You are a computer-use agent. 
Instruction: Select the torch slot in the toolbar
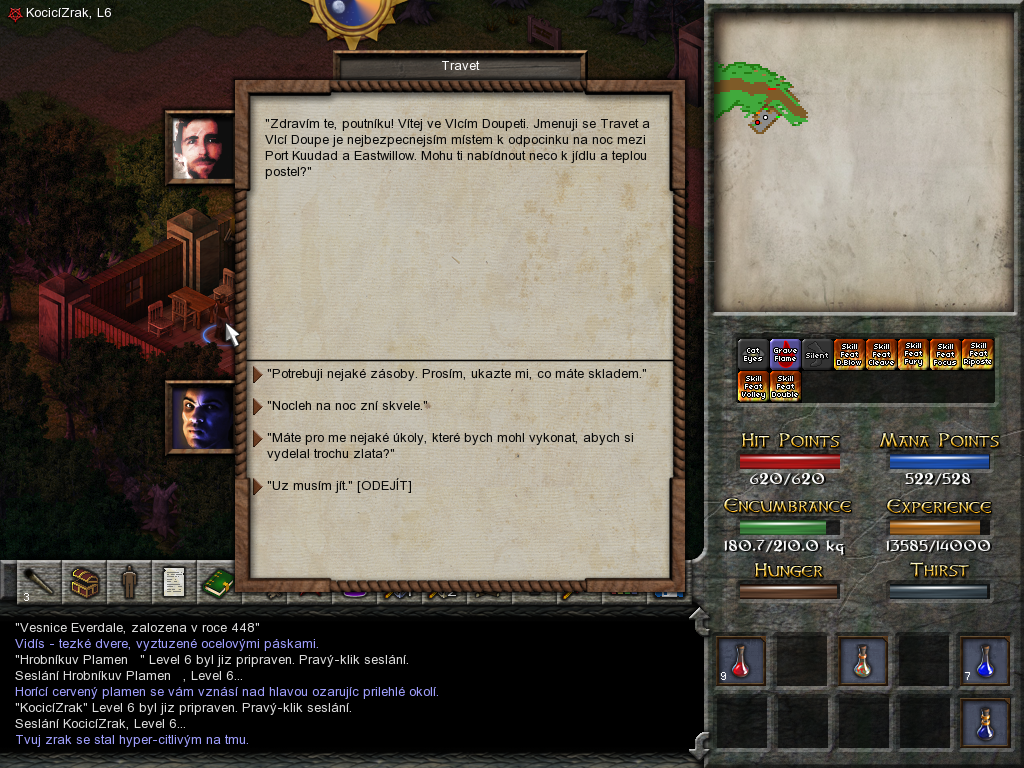pos(39,582)
